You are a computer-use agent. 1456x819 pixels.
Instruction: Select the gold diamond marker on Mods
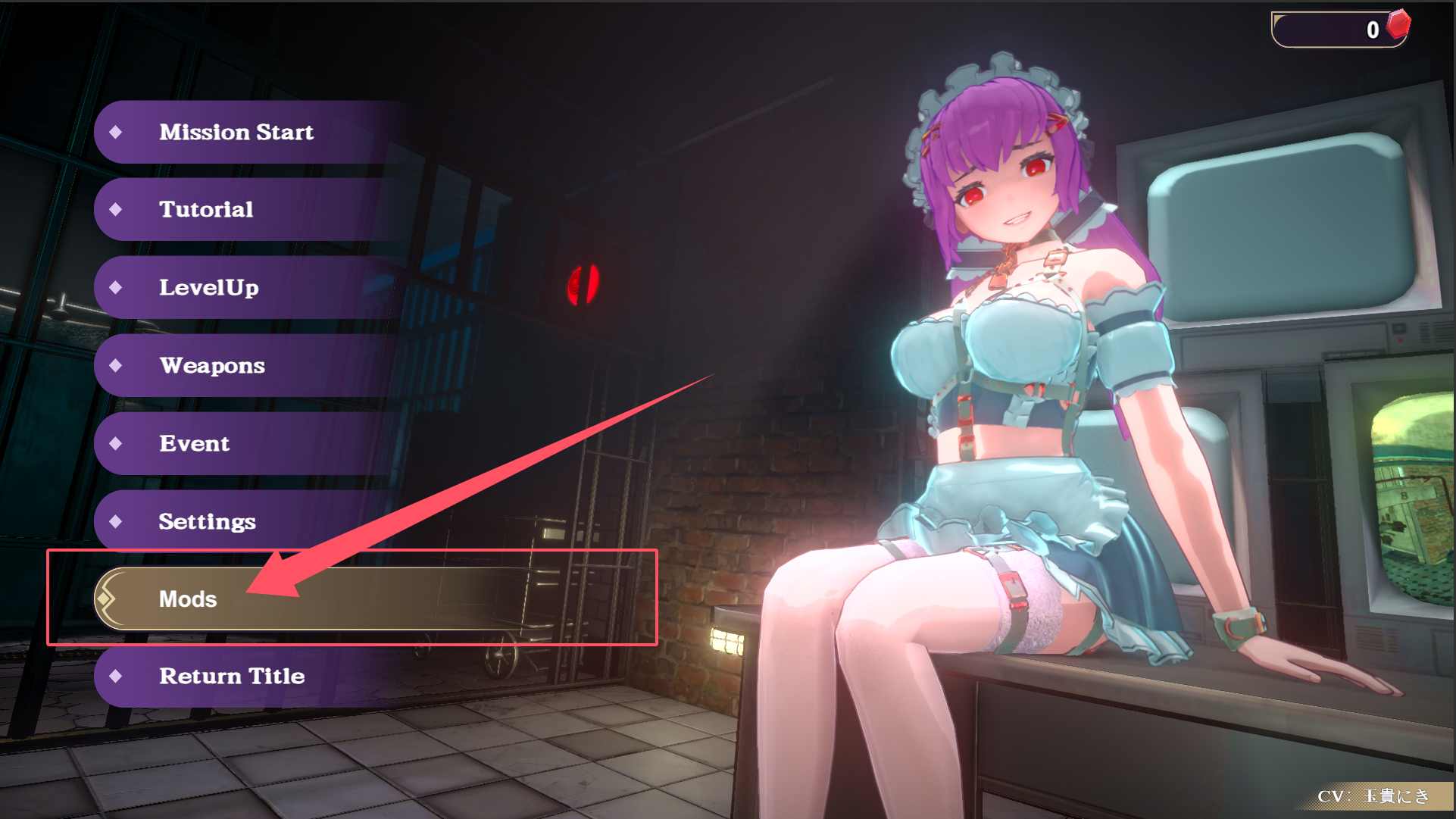106,599
